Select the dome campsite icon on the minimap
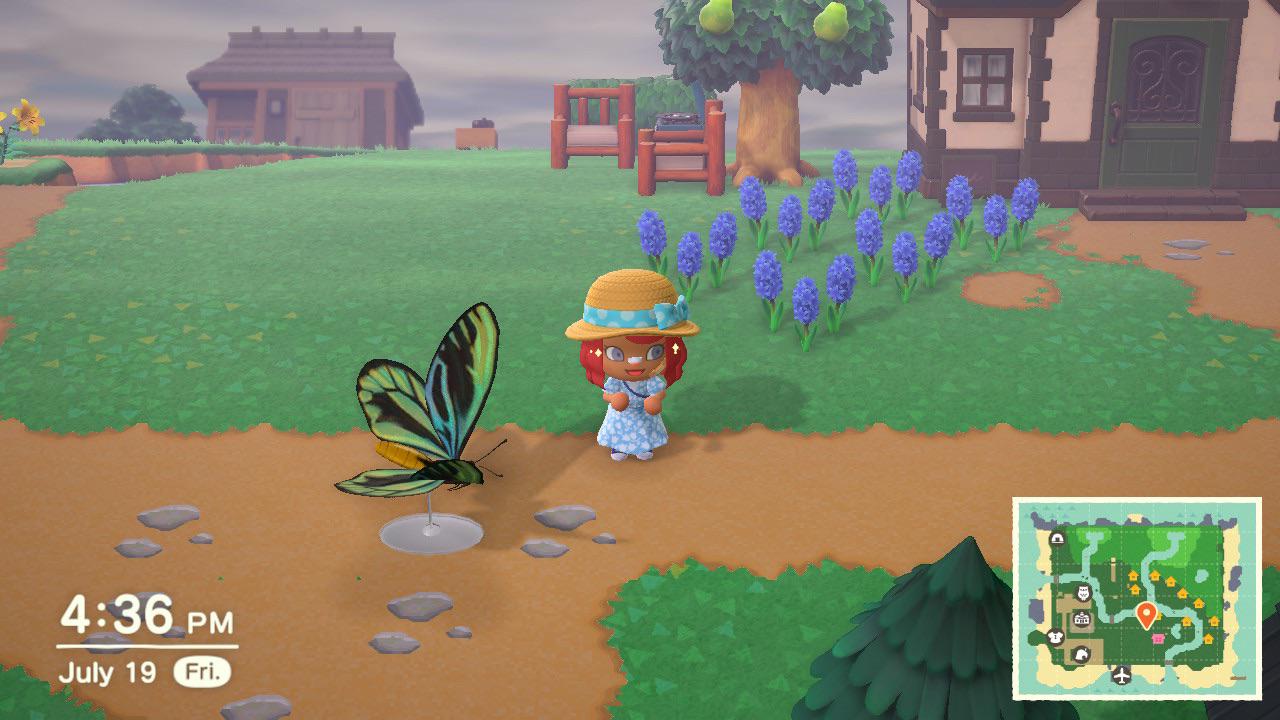The height and width of the screenshot is (720, 1280). 1058,538
